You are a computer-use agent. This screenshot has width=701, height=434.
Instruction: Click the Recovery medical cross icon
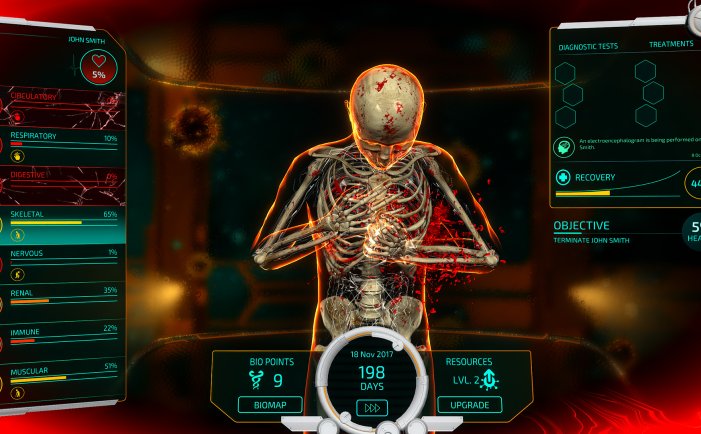click(x=563, y=178)
